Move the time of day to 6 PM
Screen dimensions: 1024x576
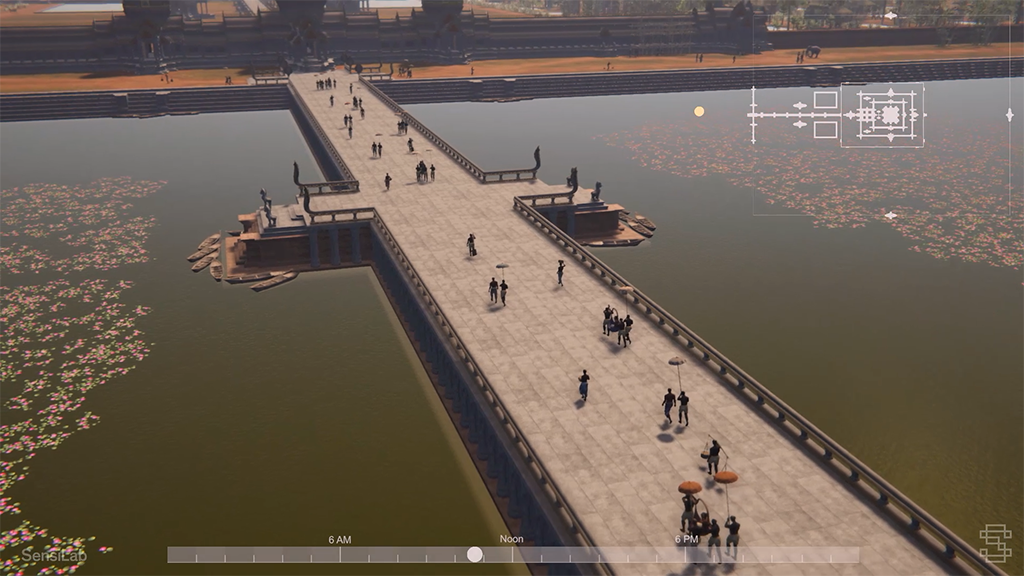click(686, 554)
